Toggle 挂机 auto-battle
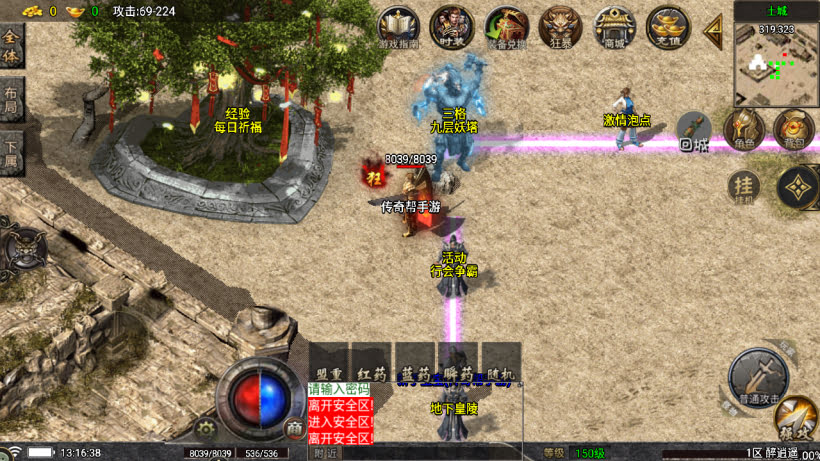This screenshot has height=461, width=820. (x=742, y=186)
